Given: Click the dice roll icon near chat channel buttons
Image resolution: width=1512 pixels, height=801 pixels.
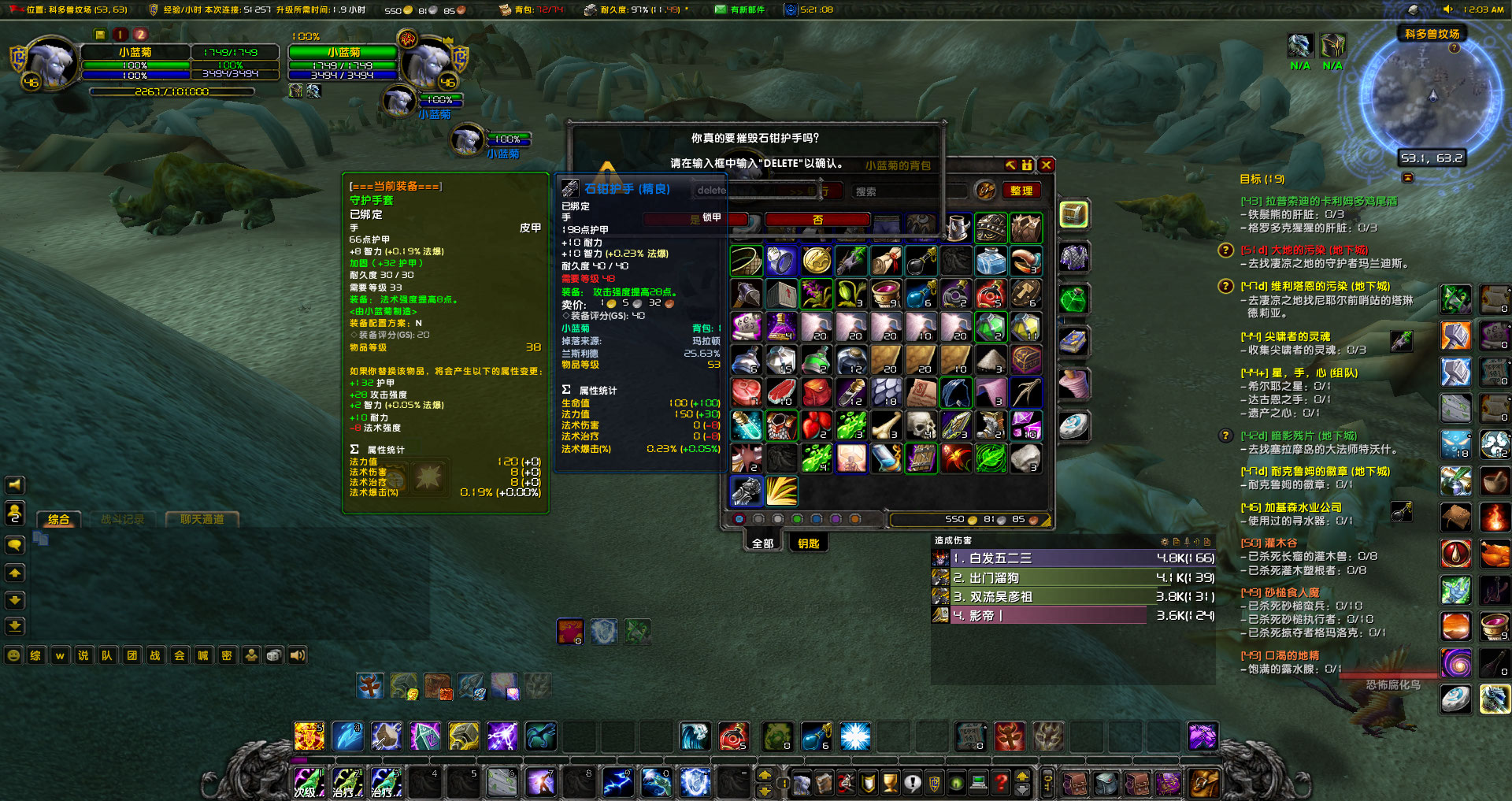Looking at the screenshot, I should pos(274,655).
